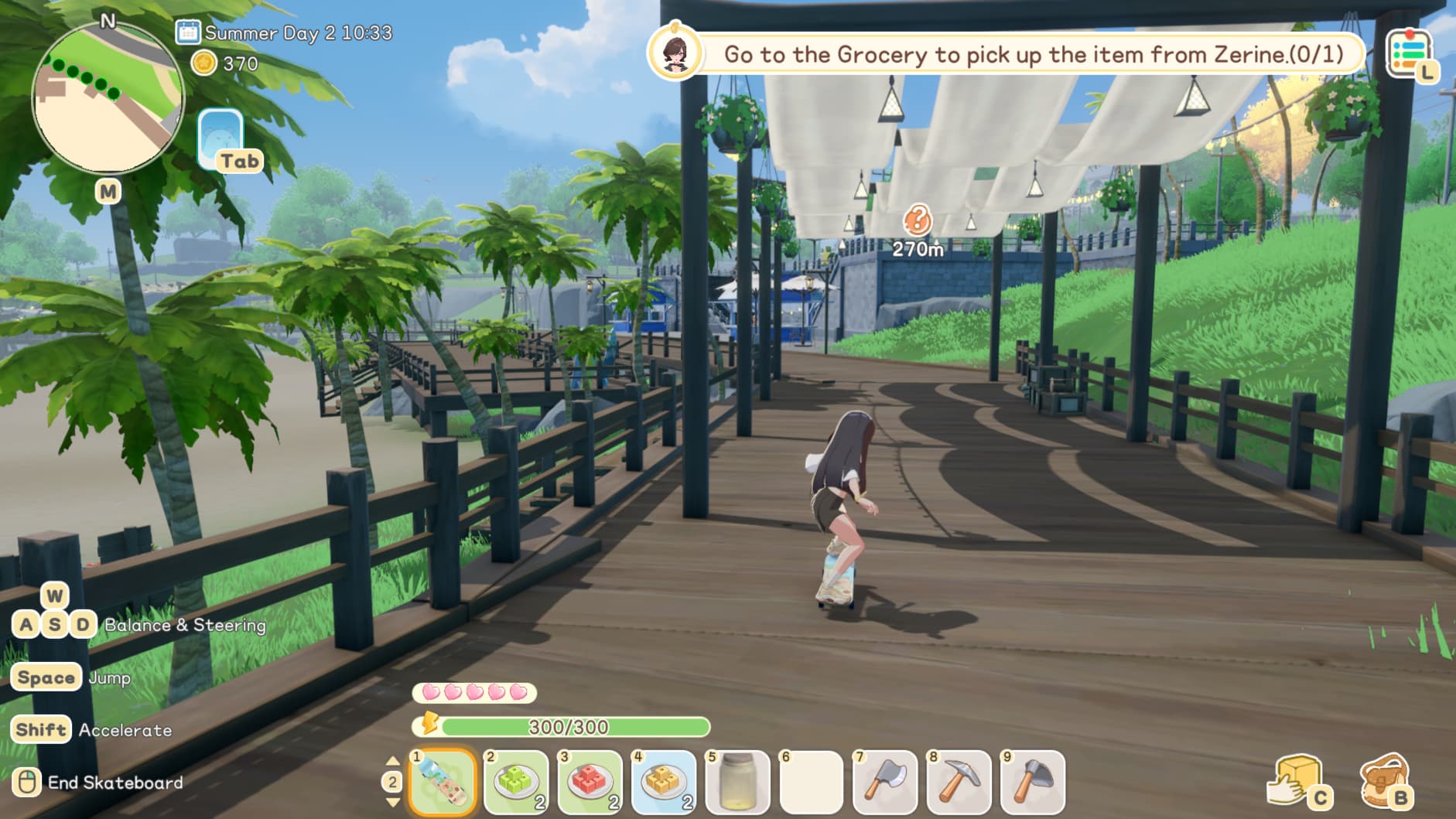
Task: Equip the cleaver in slot 7
Action: pos(885,782)
